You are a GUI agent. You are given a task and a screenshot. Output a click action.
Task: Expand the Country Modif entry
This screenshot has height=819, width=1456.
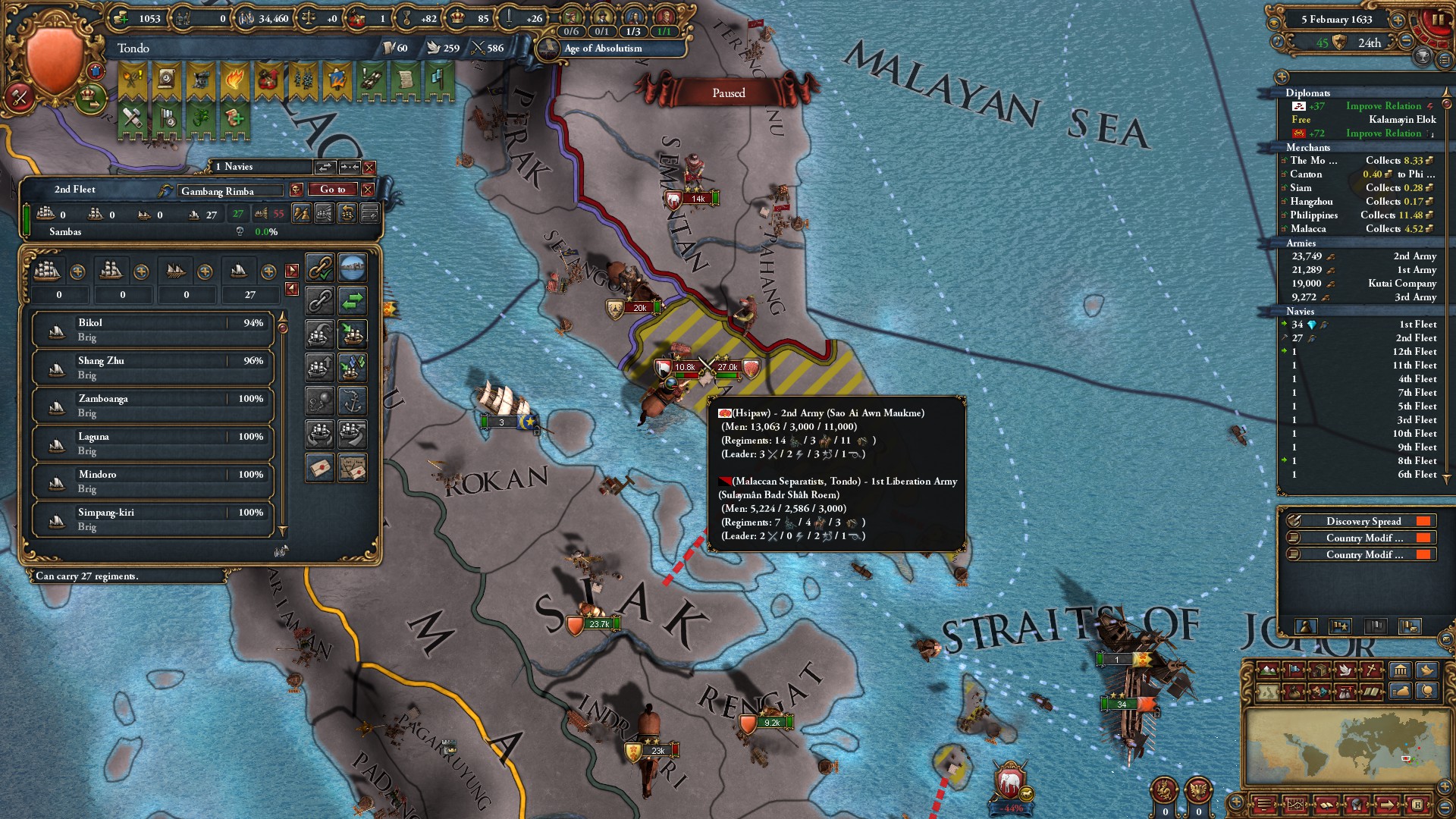click(x=1361, y=538)
